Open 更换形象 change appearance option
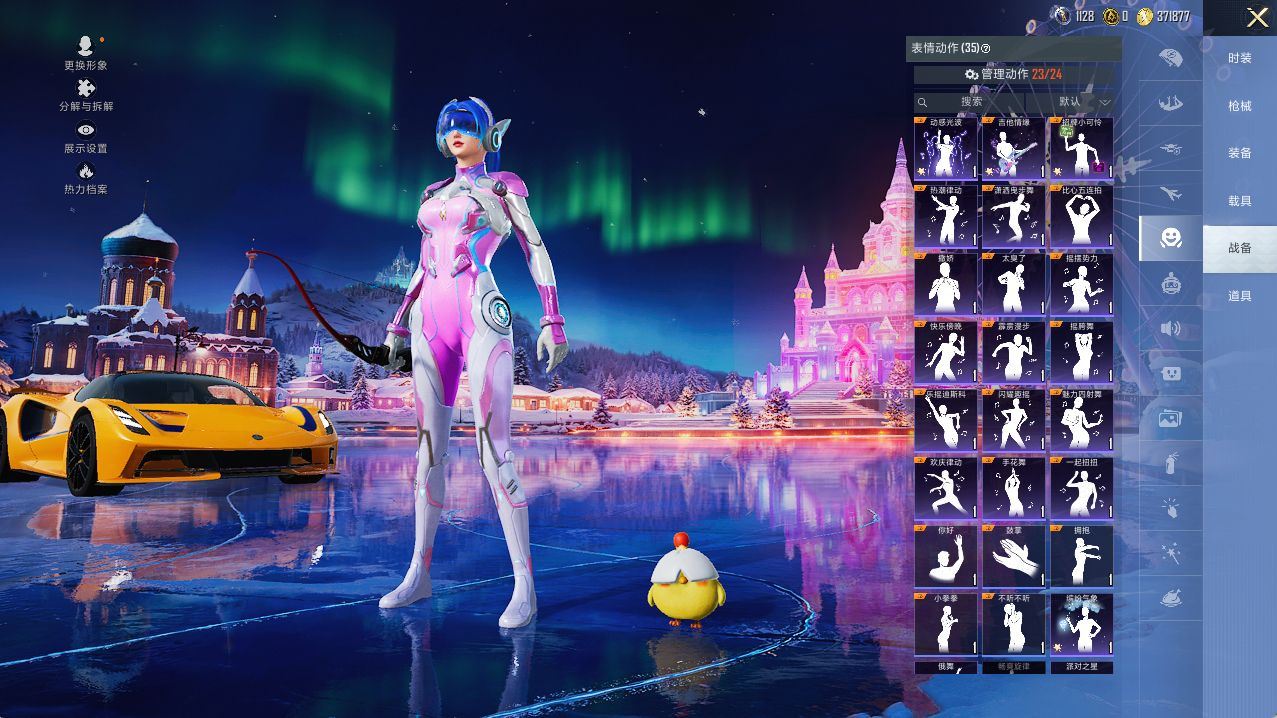 [85, 53]
